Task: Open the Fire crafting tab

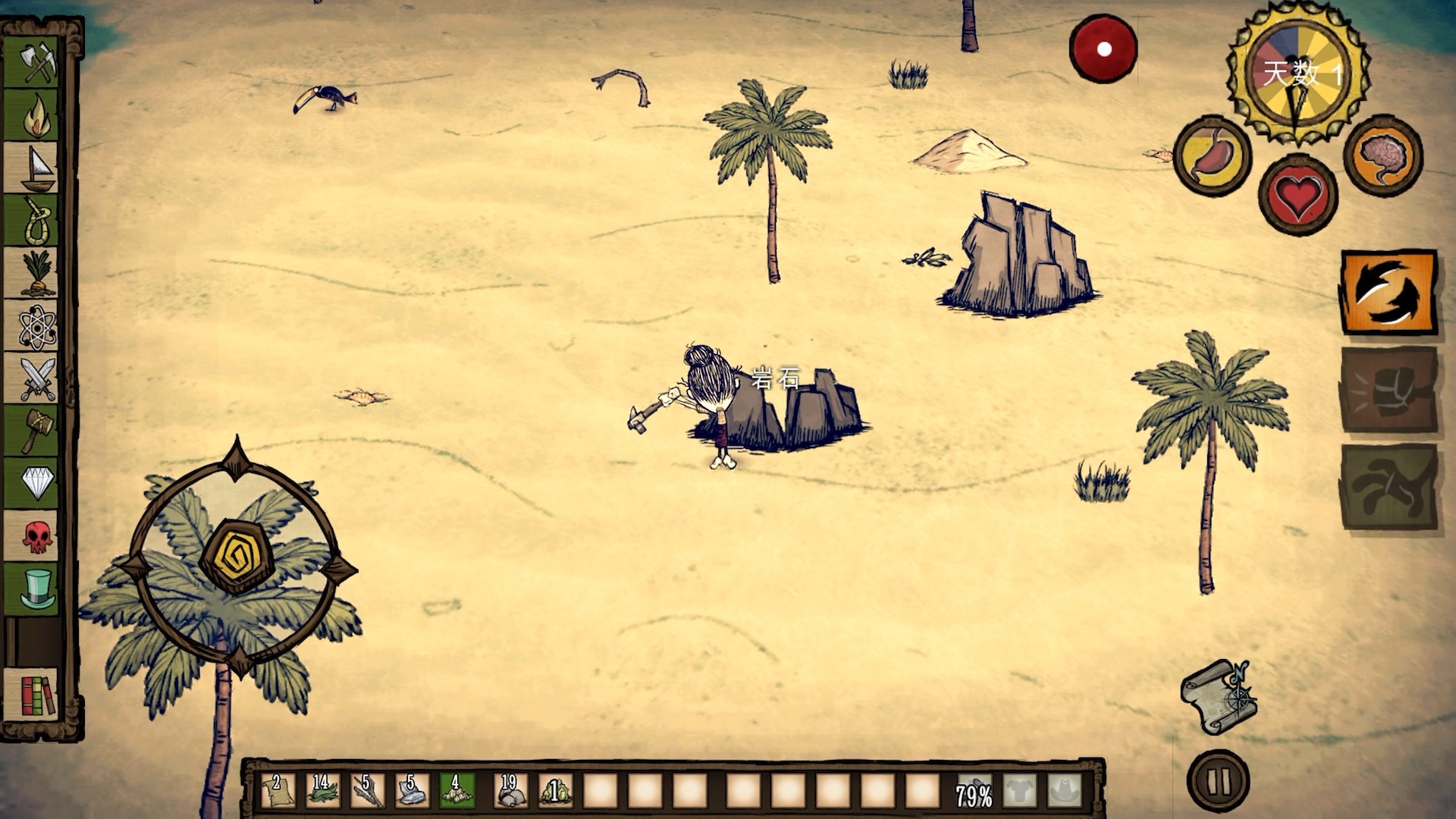Action: (x=36, y=115)
